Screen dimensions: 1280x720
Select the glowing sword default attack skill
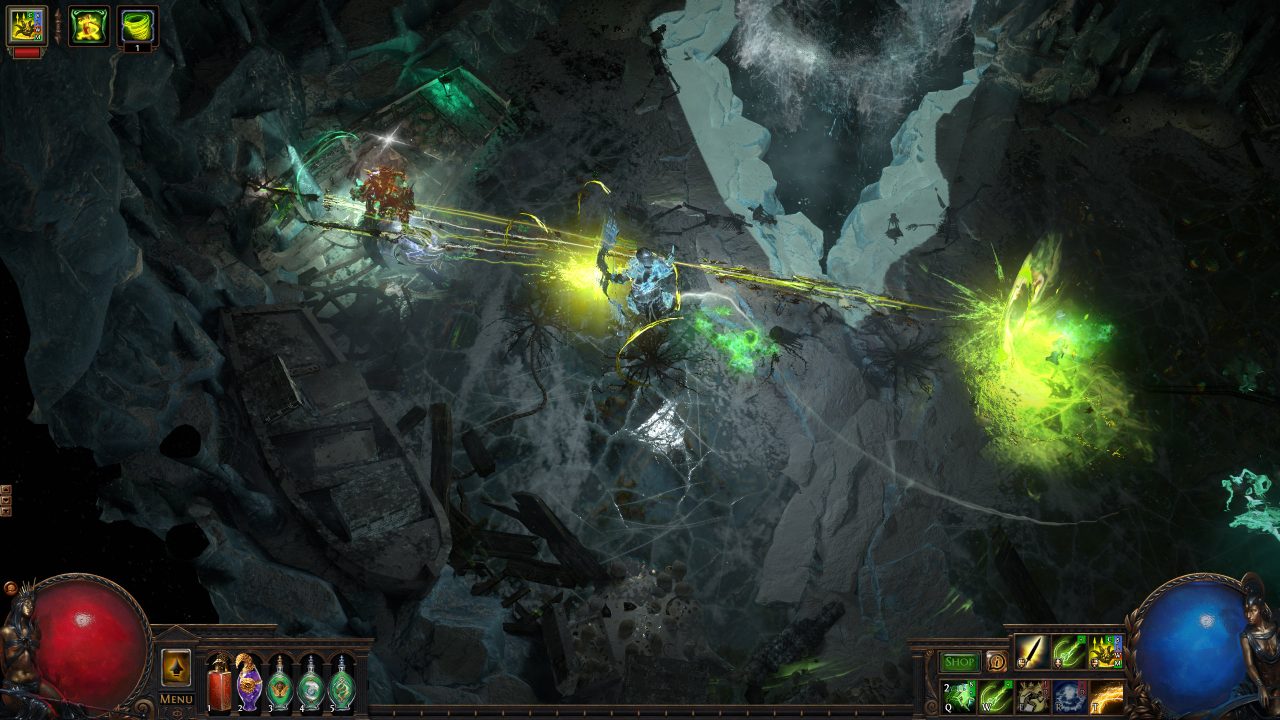pyautogui.click(x=1032, y=652)
